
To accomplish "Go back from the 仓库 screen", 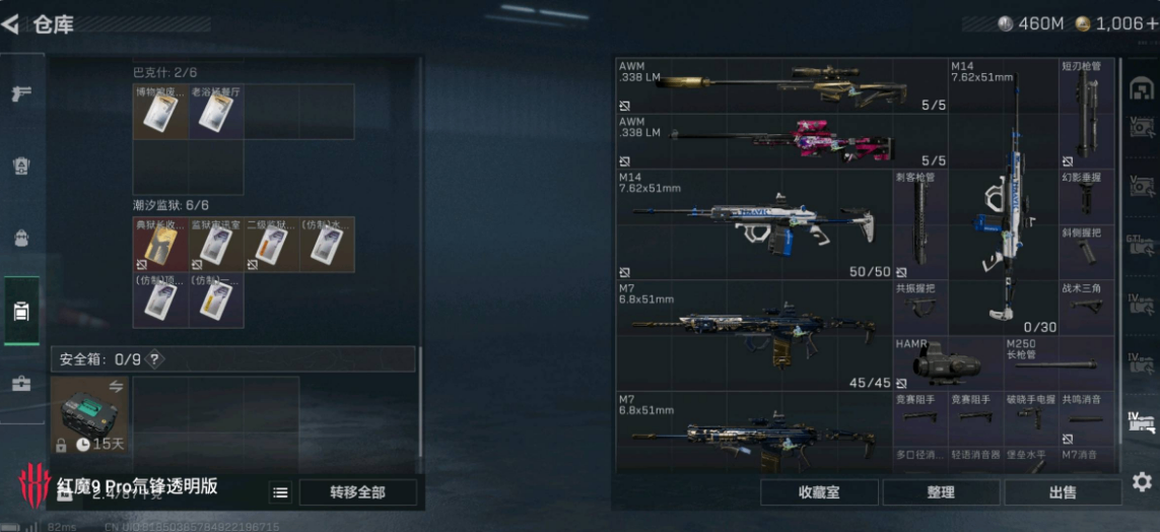I will pos(12,24).
